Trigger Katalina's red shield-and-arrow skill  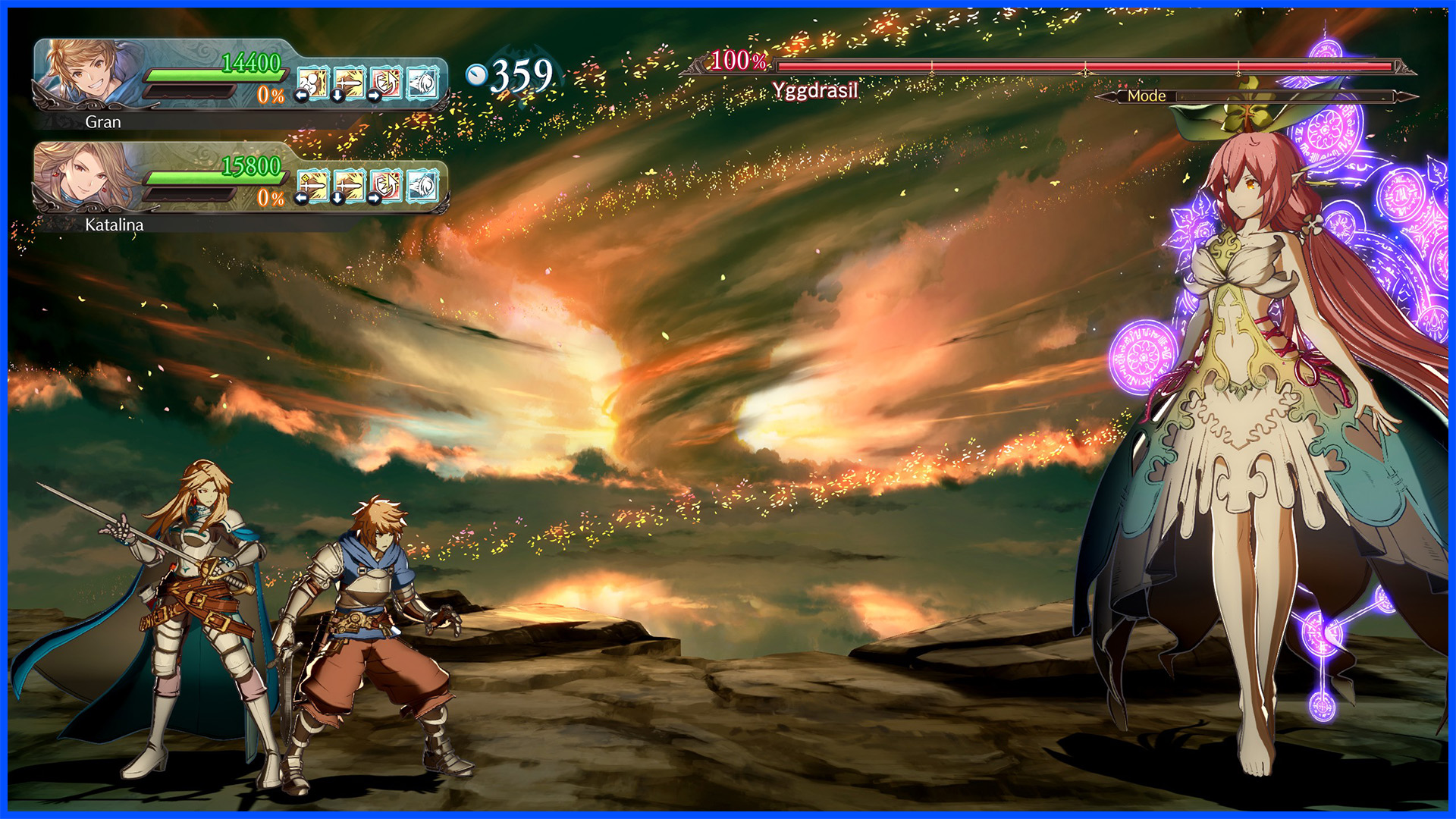click(x=386, y=185)
